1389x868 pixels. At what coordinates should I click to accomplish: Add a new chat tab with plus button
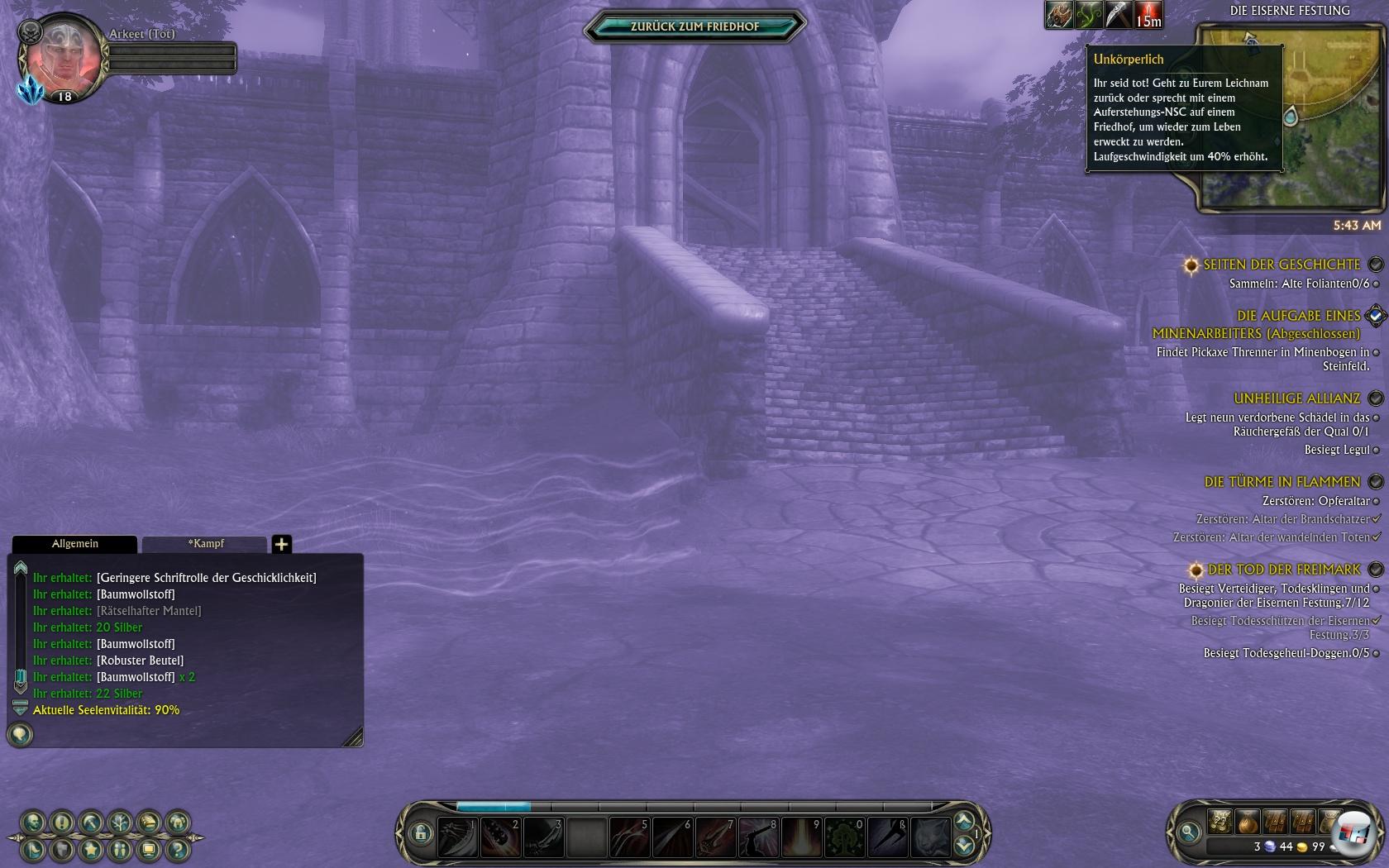281,544
